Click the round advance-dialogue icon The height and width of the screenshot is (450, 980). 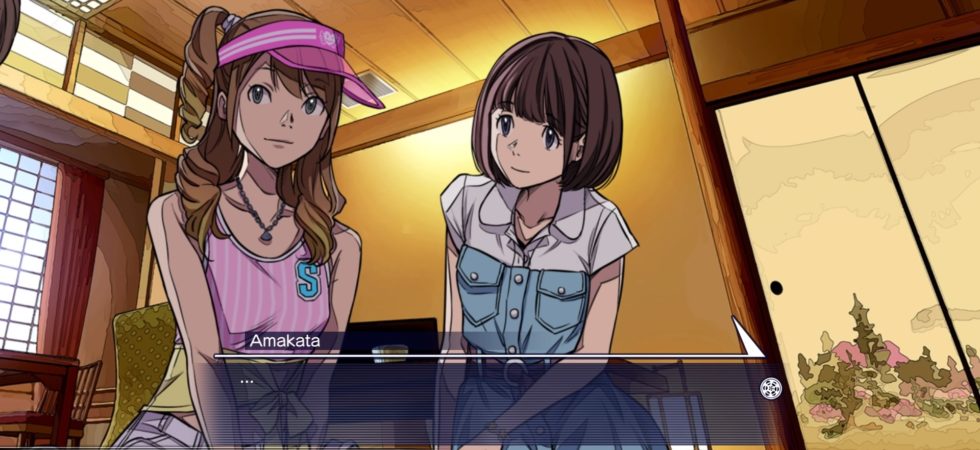pyautogui.click(x=770, y=389)
